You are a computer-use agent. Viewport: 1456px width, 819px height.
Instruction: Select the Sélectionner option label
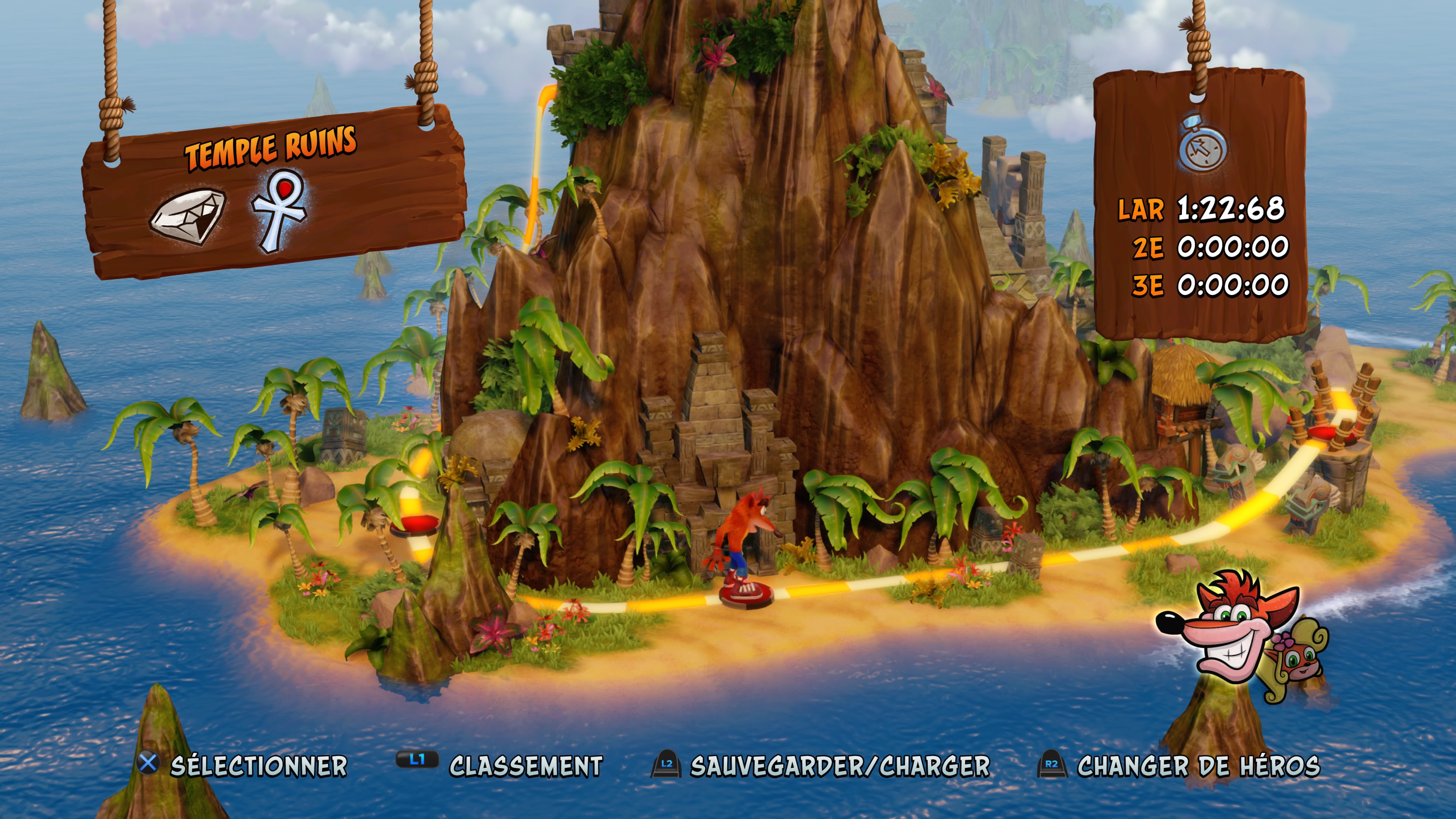[258, 766]
